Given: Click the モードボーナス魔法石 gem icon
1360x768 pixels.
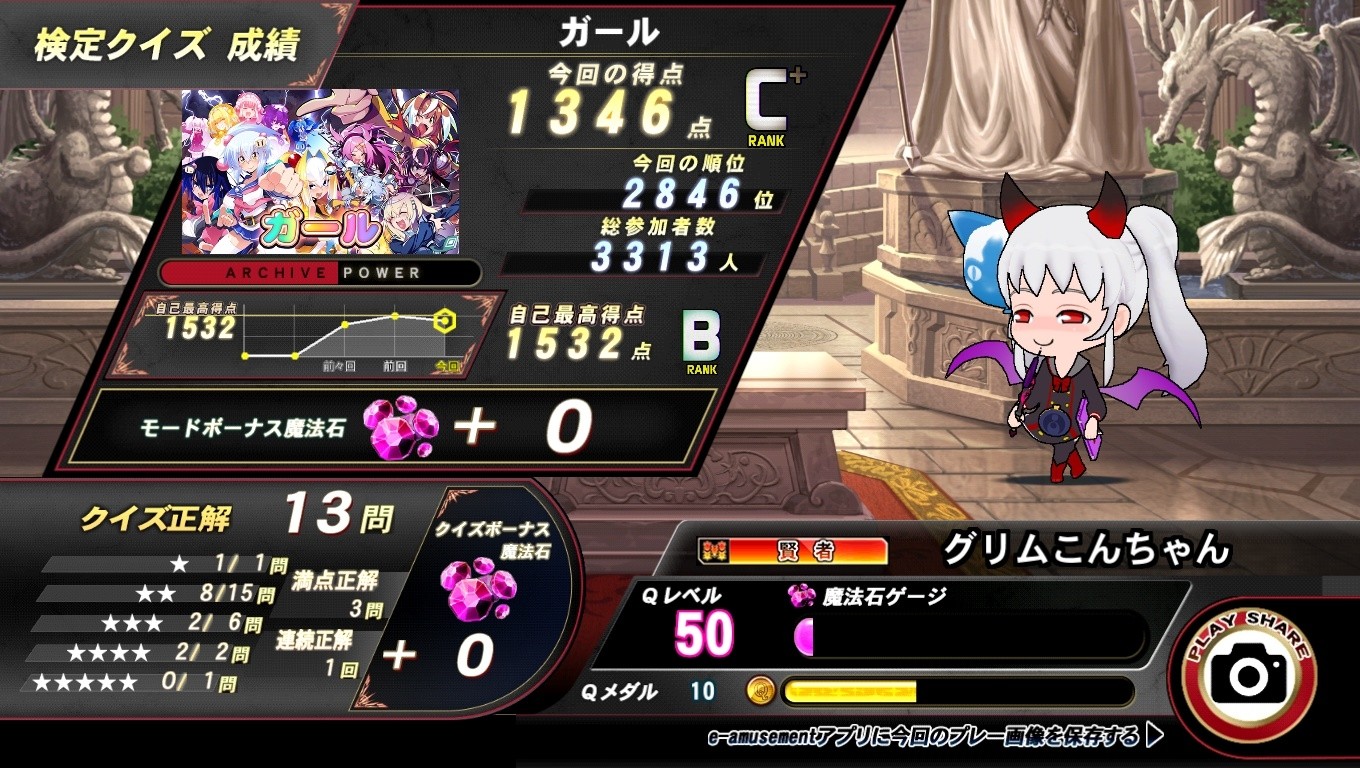Looking at the screenshot, I should pyautogui.click(x=400, y=428).
